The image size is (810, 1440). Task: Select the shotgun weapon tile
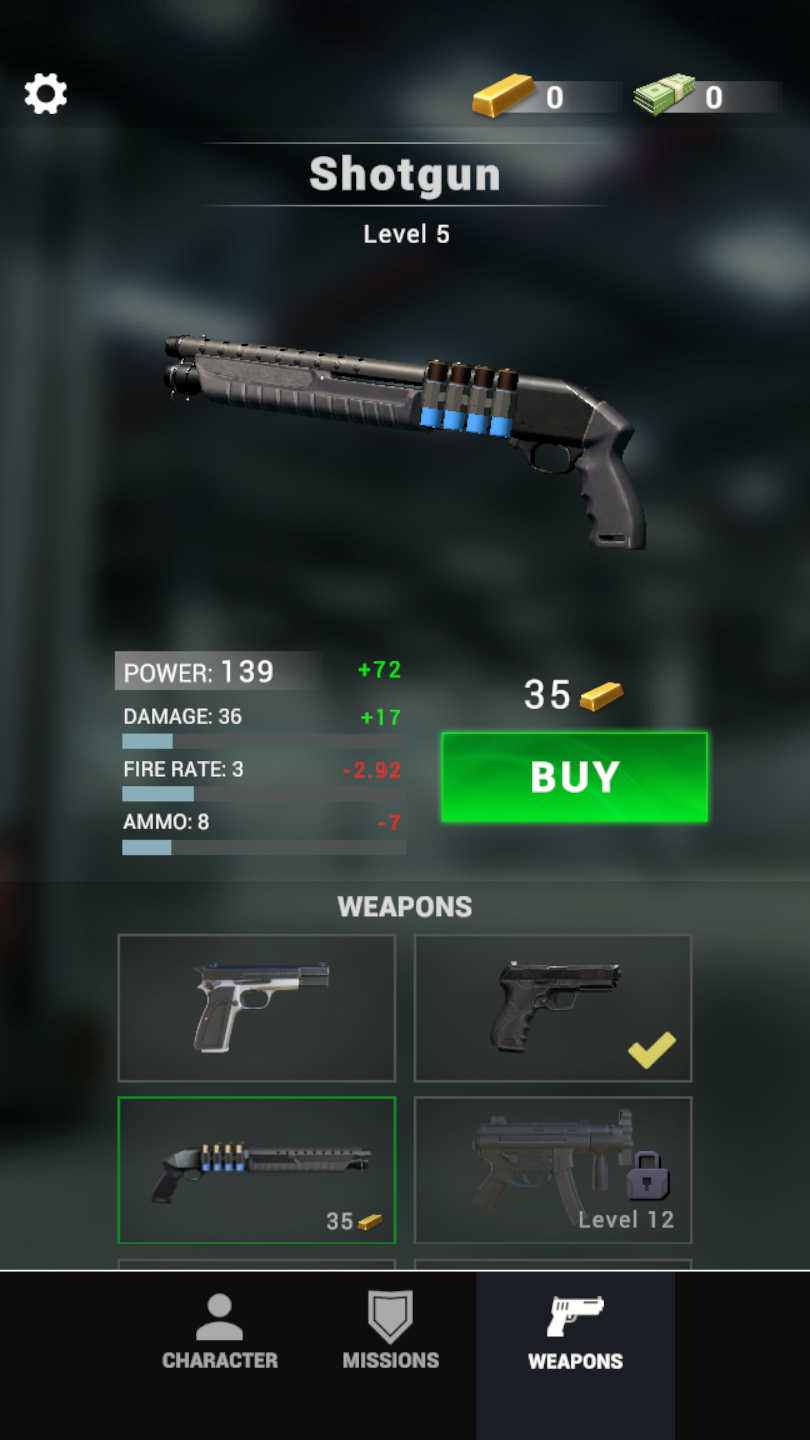(x=257, y=1170)
